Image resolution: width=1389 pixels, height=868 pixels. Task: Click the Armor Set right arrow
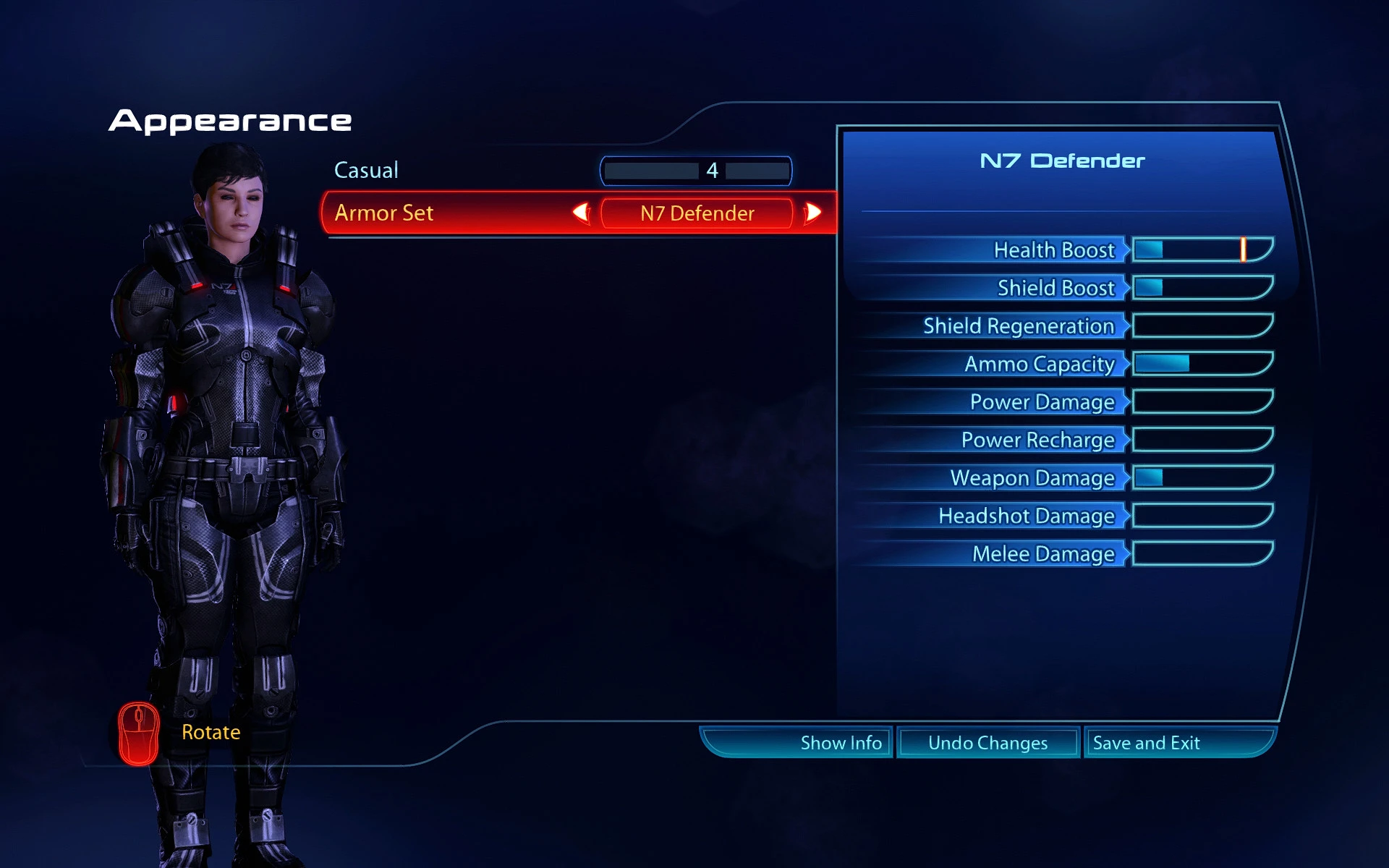[x=813, y=213]
